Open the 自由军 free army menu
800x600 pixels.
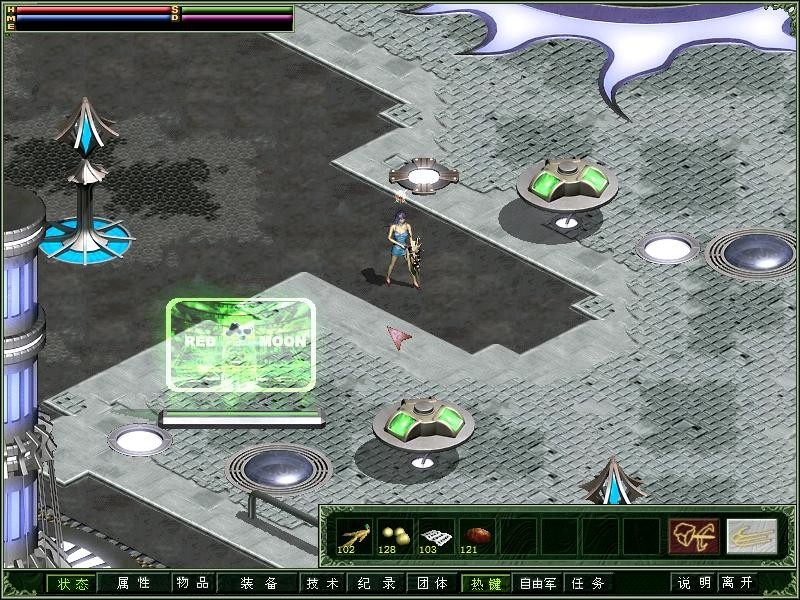(541, 583)
